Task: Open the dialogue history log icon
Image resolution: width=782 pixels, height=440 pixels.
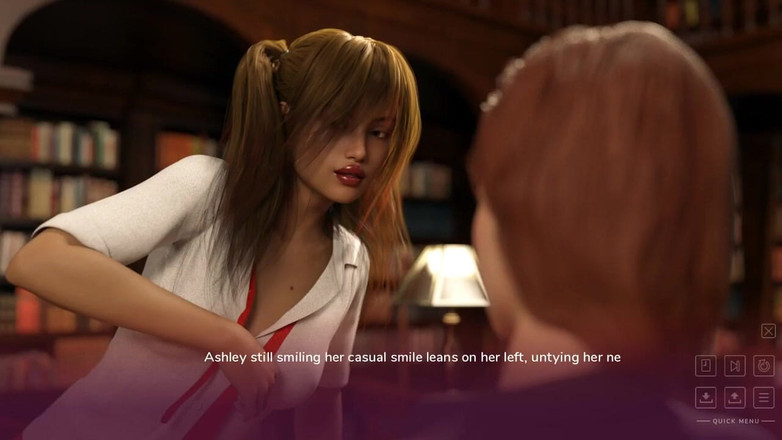Action: coord(705,366)
